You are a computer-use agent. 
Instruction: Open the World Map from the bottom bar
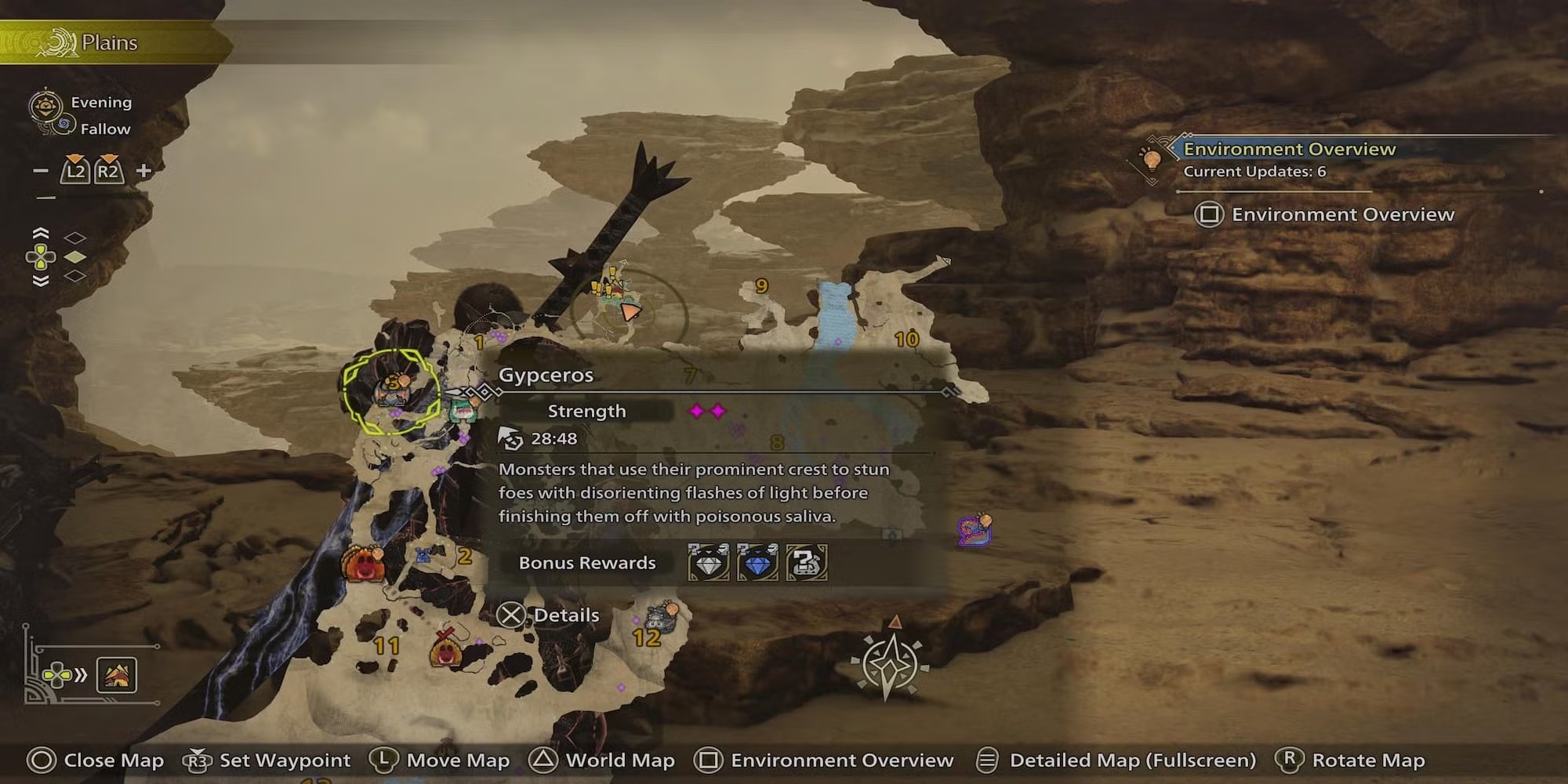coord(603,760)
